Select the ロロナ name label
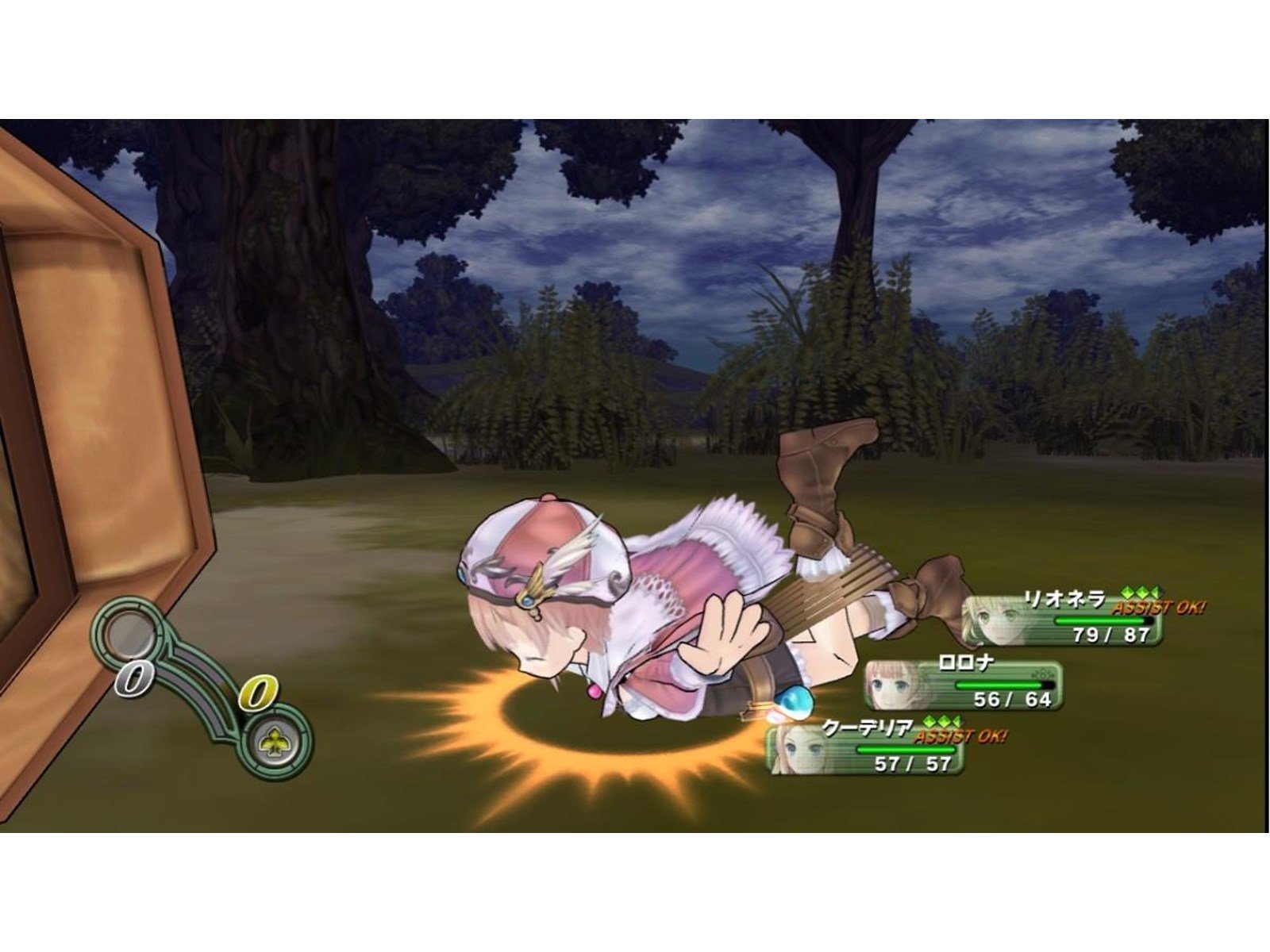This screenshot has height=952, width=1270. (x=966, y=660)
